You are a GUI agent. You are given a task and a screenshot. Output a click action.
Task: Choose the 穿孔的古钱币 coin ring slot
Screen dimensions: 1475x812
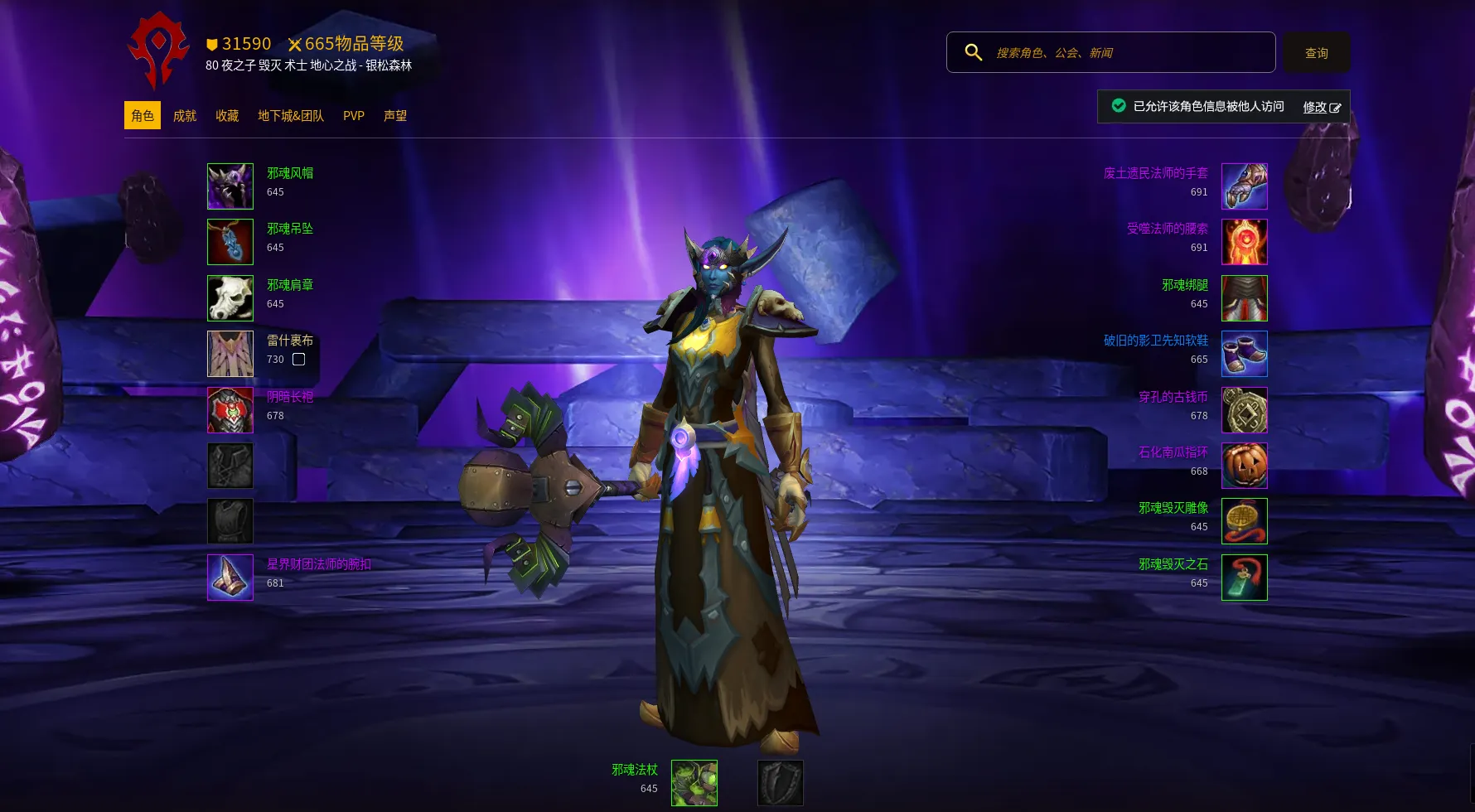(x=1244, y=410)
